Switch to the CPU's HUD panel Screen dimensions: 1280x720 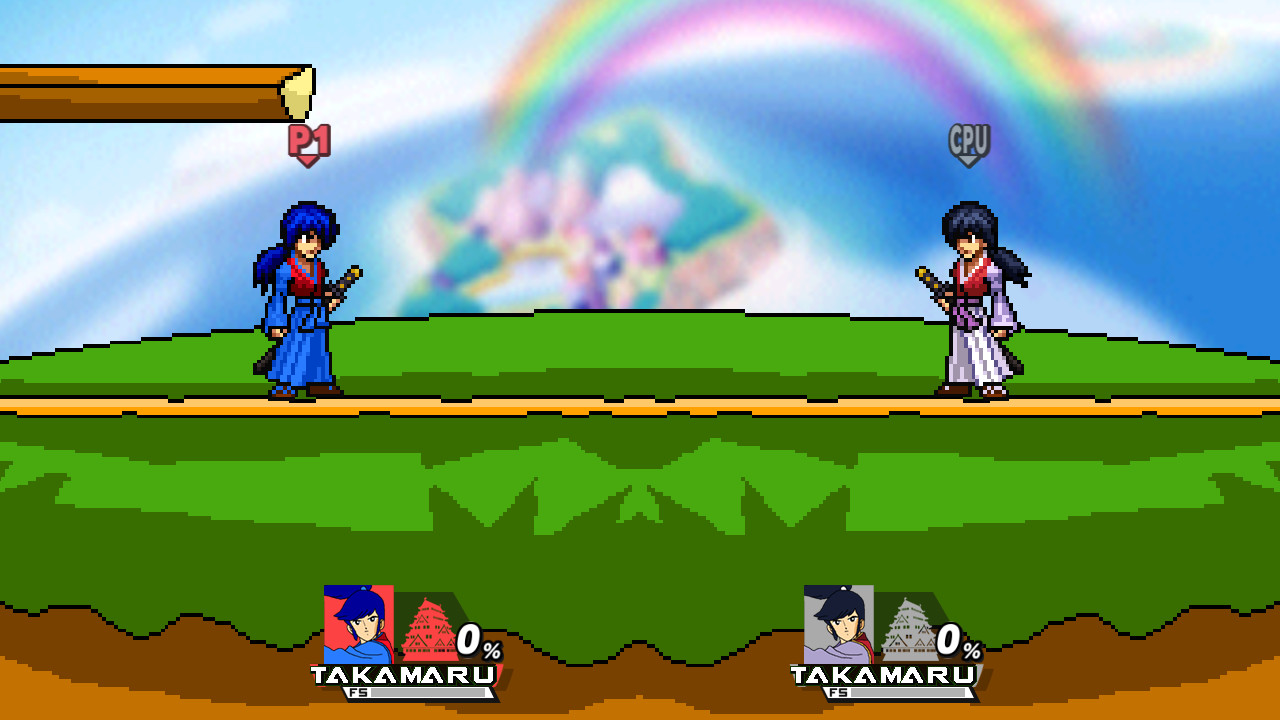tap(887, 645)
